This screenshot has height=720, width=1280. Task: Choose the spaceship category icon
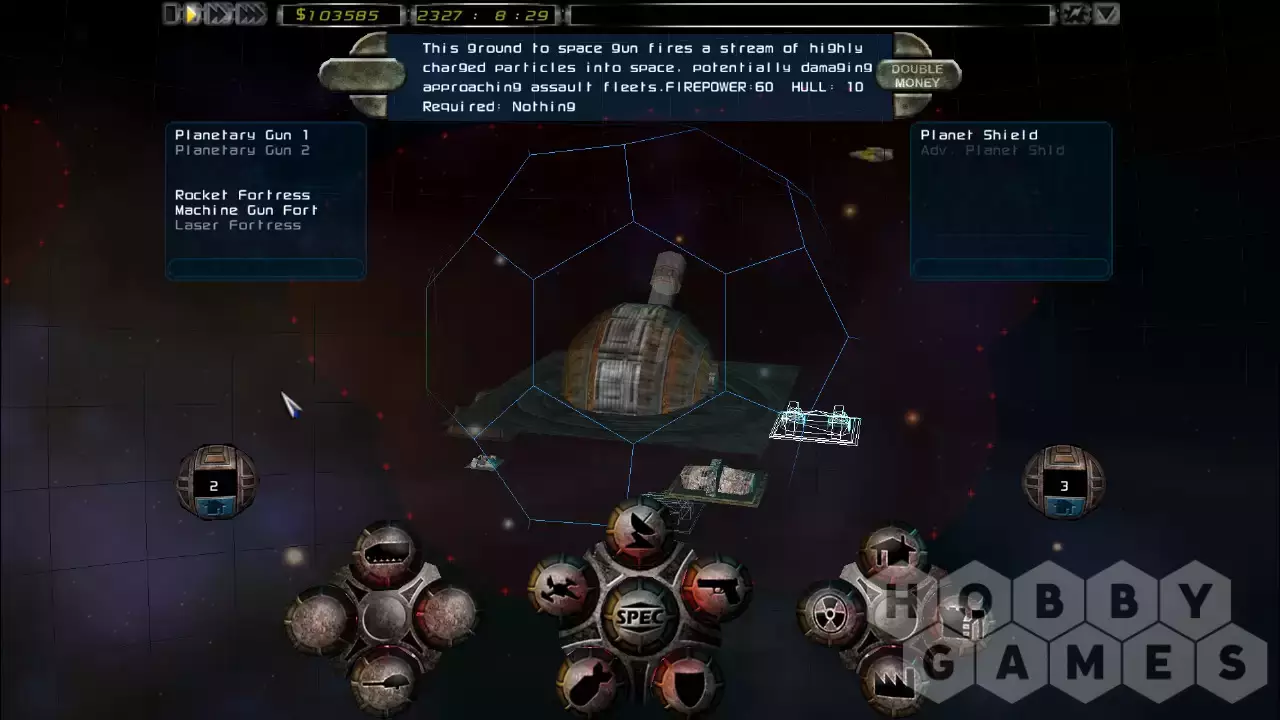[x=559, y=588]
